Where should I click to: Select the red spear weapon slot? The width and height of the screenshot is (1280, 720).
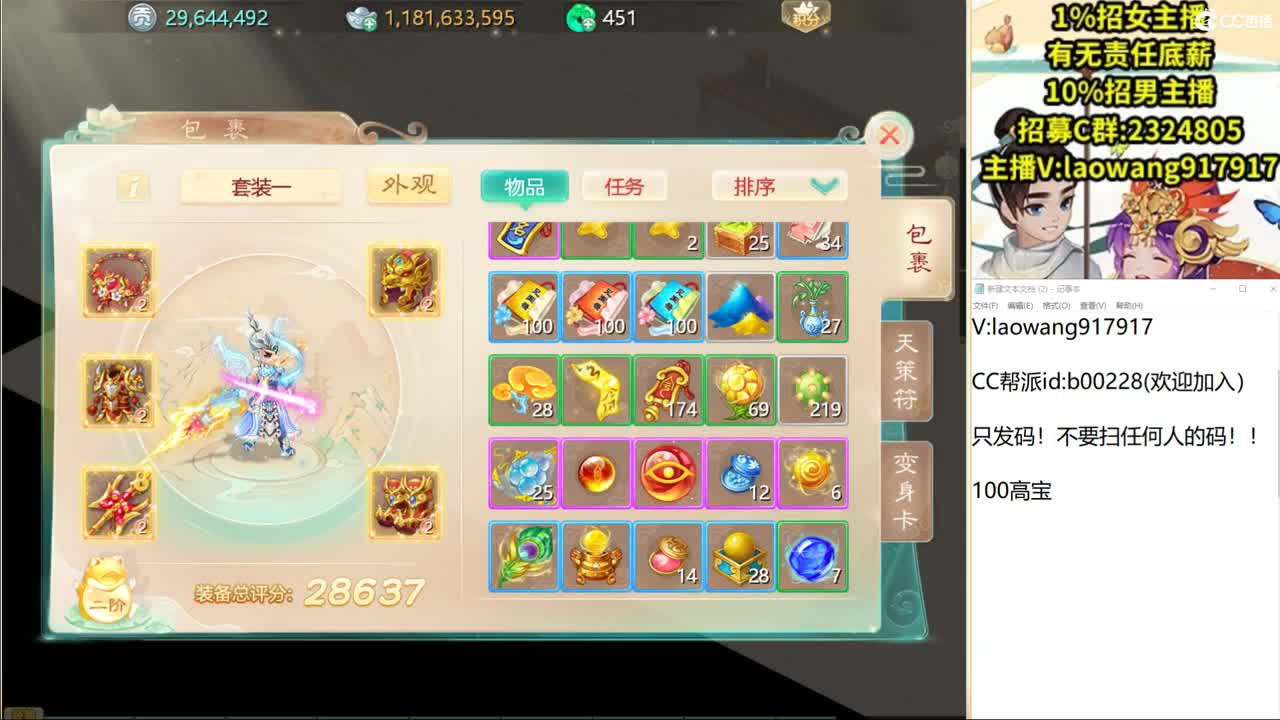coord(120,505)
